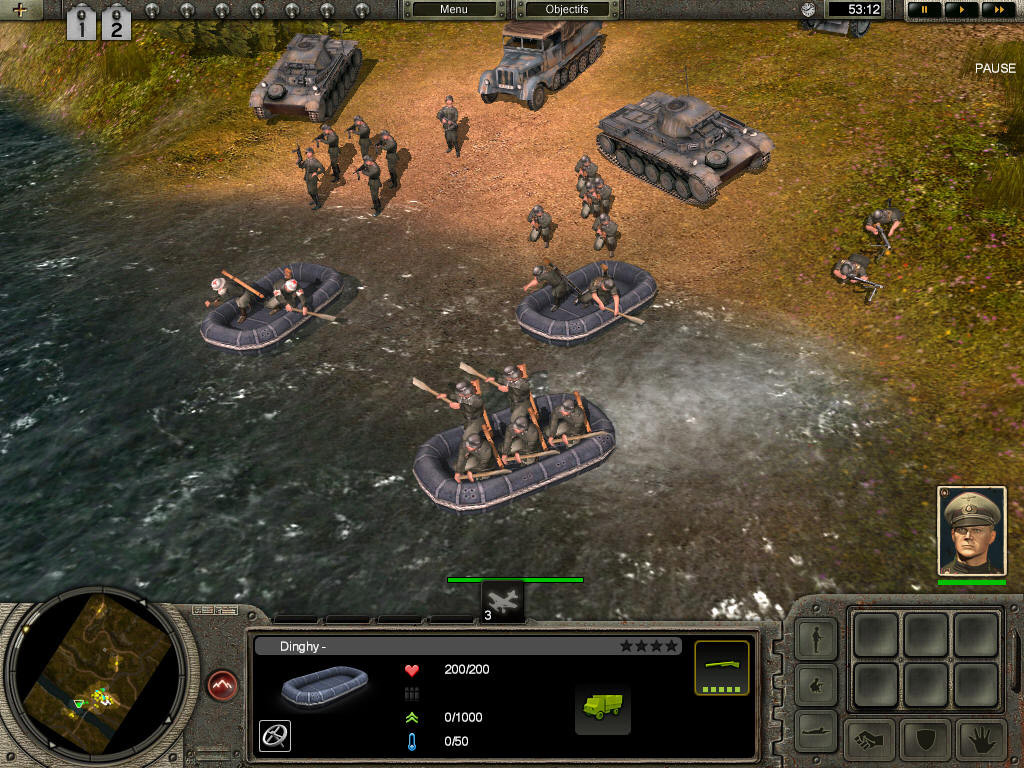Toggle the red mountain terrain button
Screen dimensions: 1024x768
point(223,686)
